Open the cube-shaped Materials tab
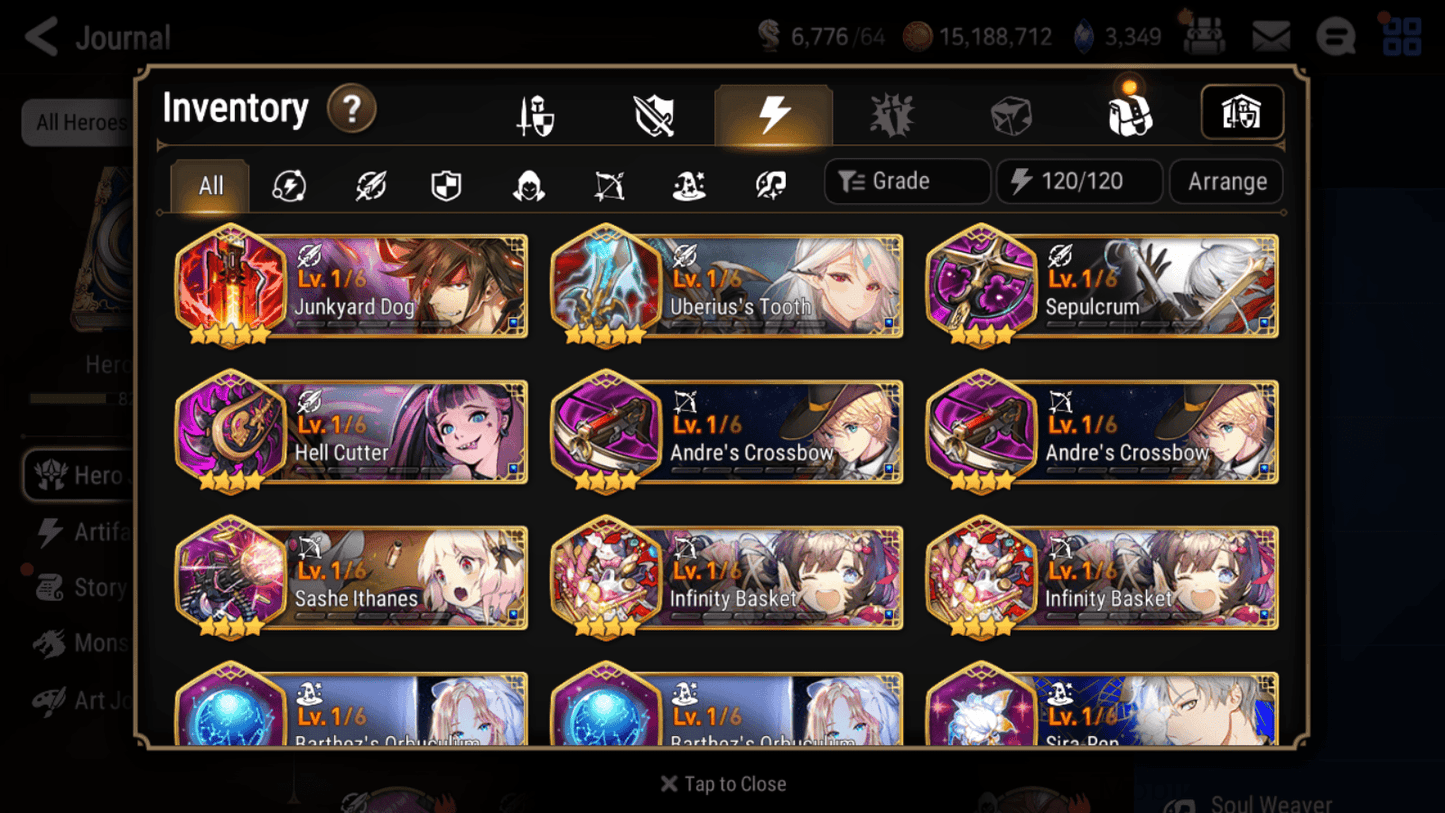The width and height of the screenshot is (1445, 813). coord(1010,113)
